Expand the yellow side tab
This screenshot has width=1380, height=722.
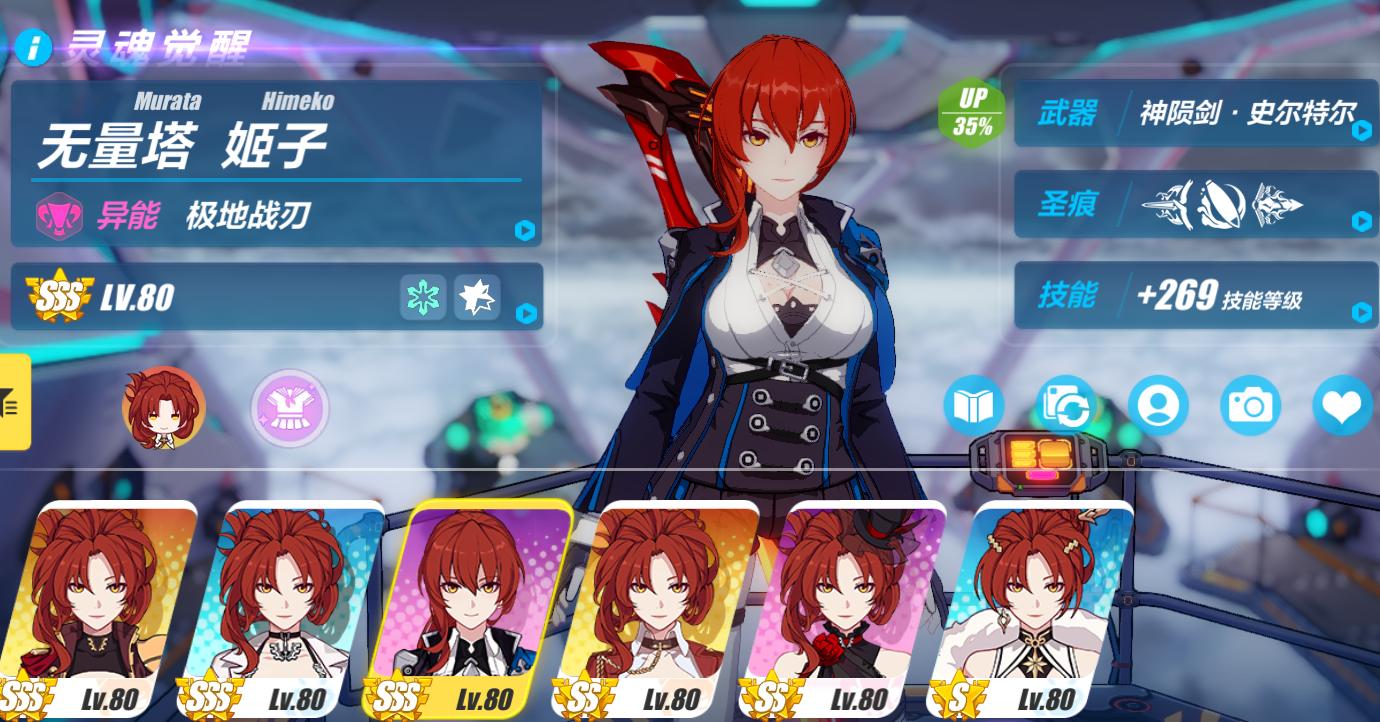14,402
